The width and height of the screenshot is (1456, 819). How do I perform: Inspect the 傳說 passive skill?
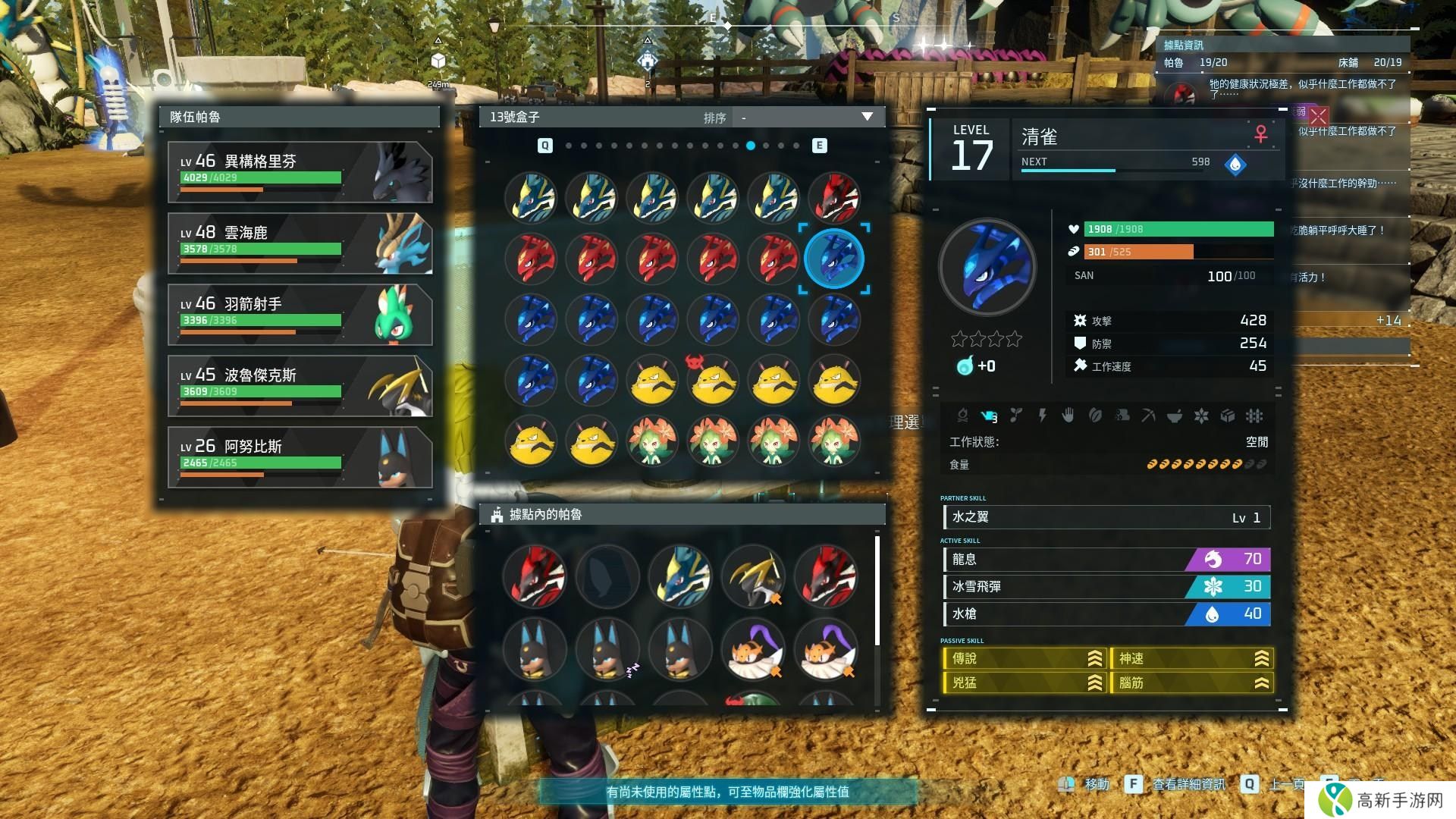[x=1025, y=659]
